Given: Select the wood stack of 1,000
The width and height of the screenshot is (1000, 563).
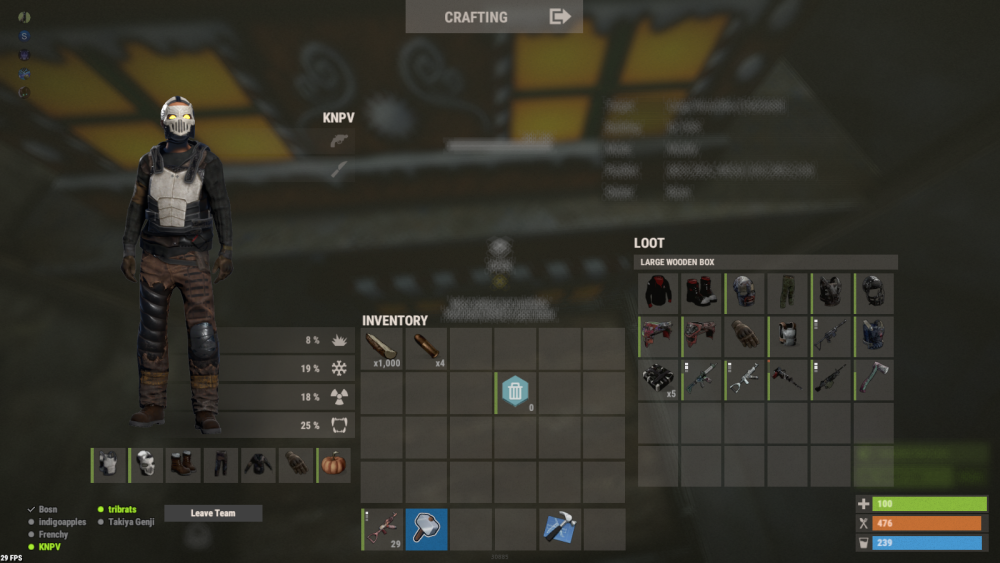Looking at the screenshot, I should [382, 349].
